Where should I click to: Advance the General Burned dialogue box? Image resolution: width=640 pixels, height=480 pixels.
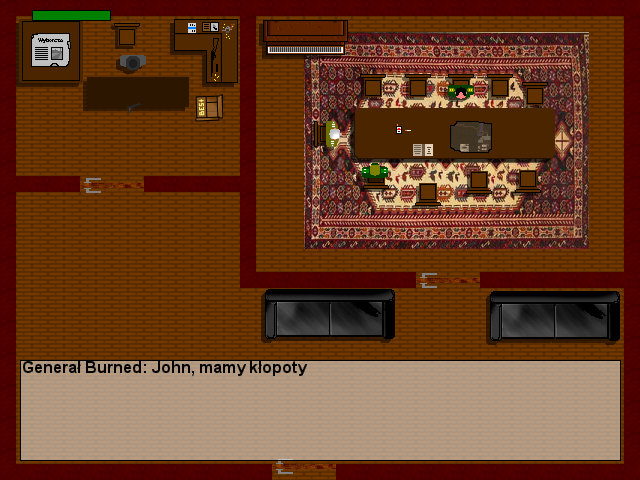320,410
